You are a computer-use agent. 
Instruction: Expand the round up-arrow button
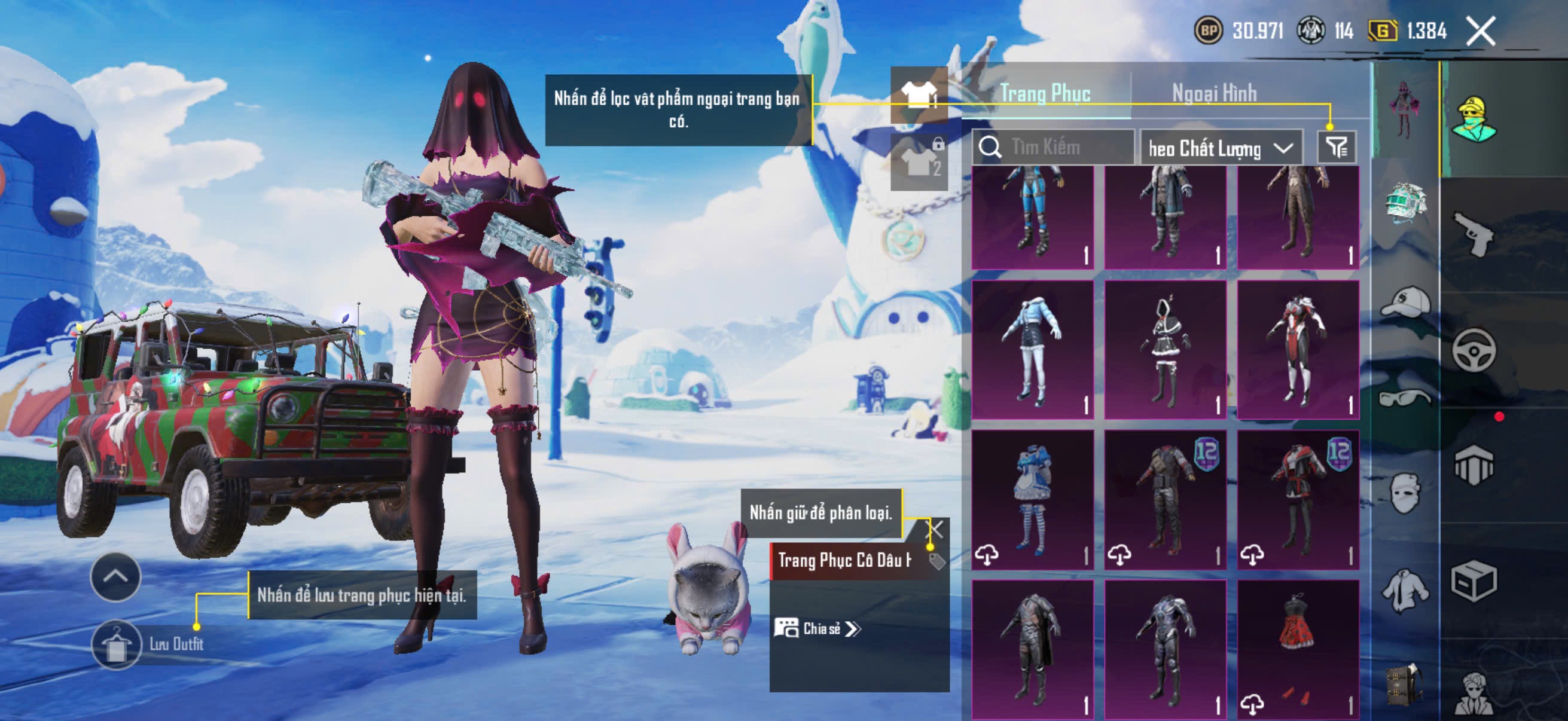coord(115,577)
